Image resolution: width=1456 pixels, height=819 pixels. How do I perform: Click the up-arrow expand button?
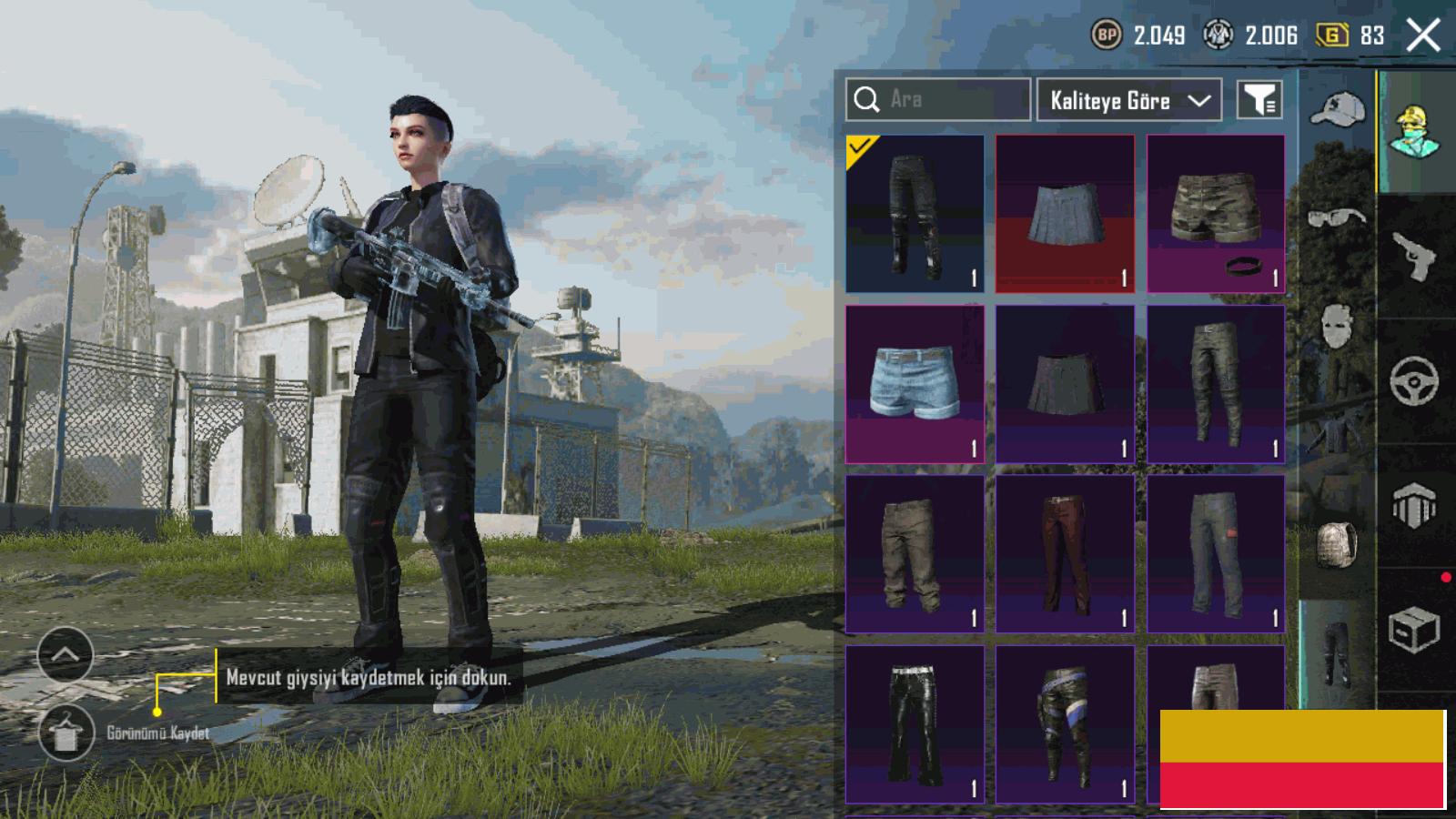(66, 654)
